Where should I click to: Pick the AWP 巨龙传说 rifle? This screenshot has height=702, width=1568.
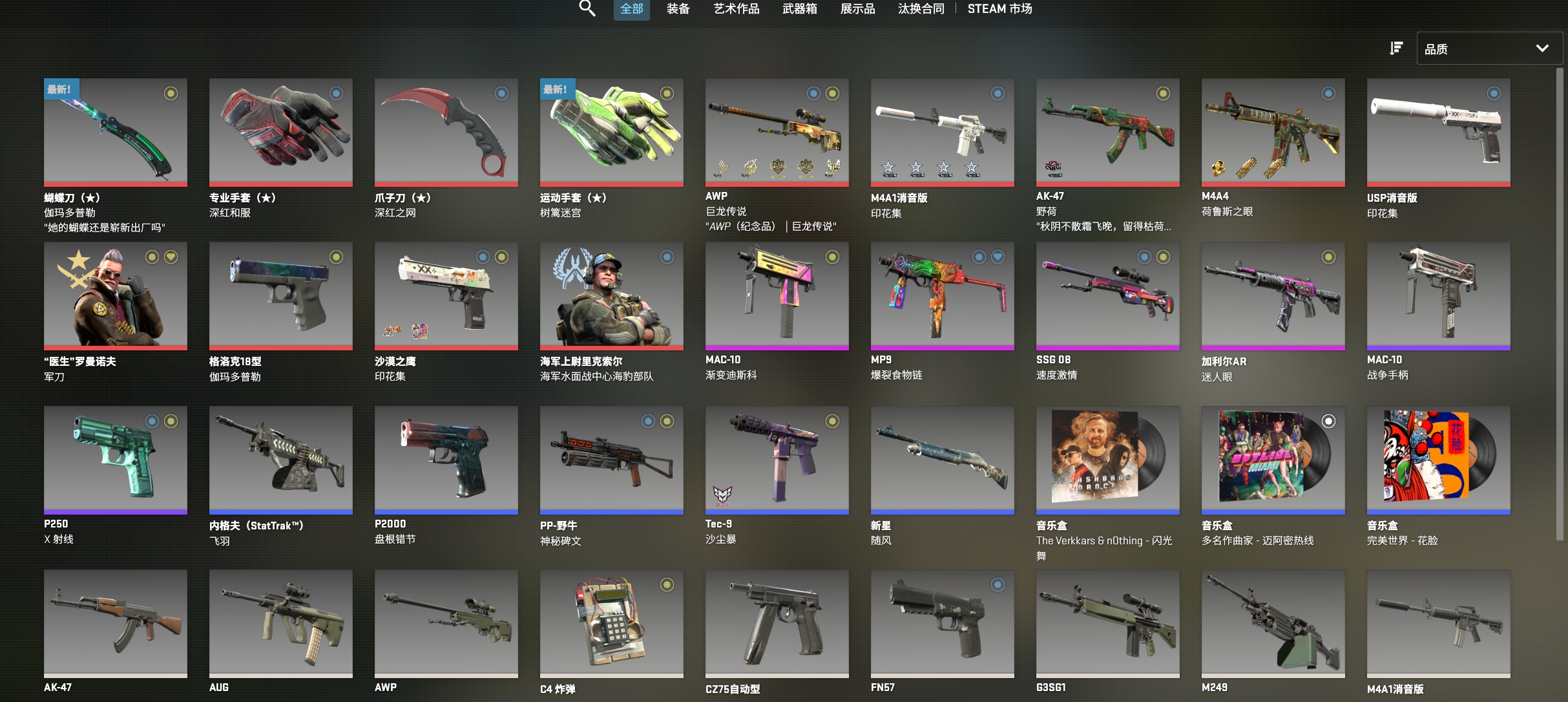[x=777, y=133]
